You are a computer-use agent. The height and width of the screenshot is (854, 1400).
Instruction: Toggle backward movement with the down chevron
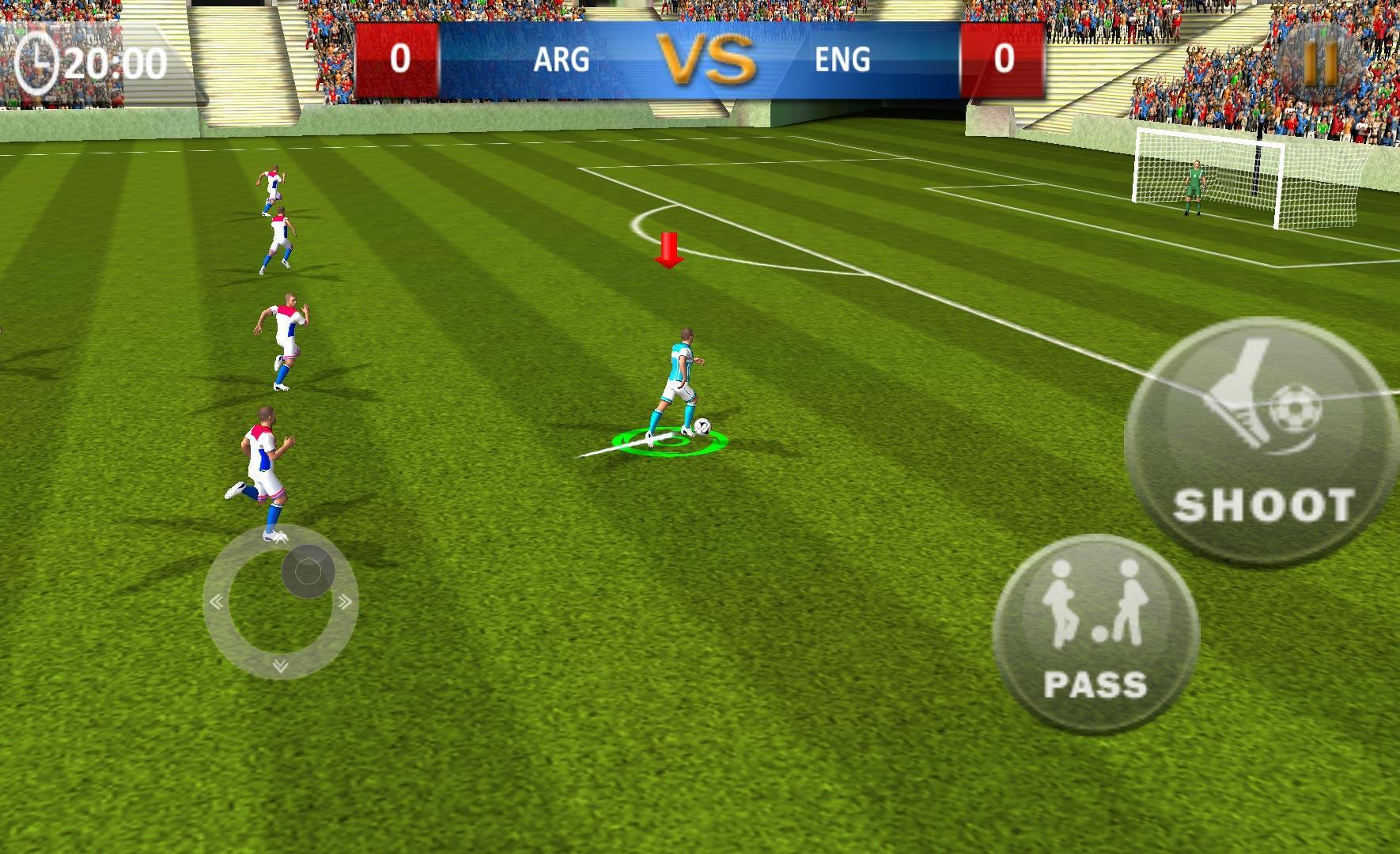[278, 666]
